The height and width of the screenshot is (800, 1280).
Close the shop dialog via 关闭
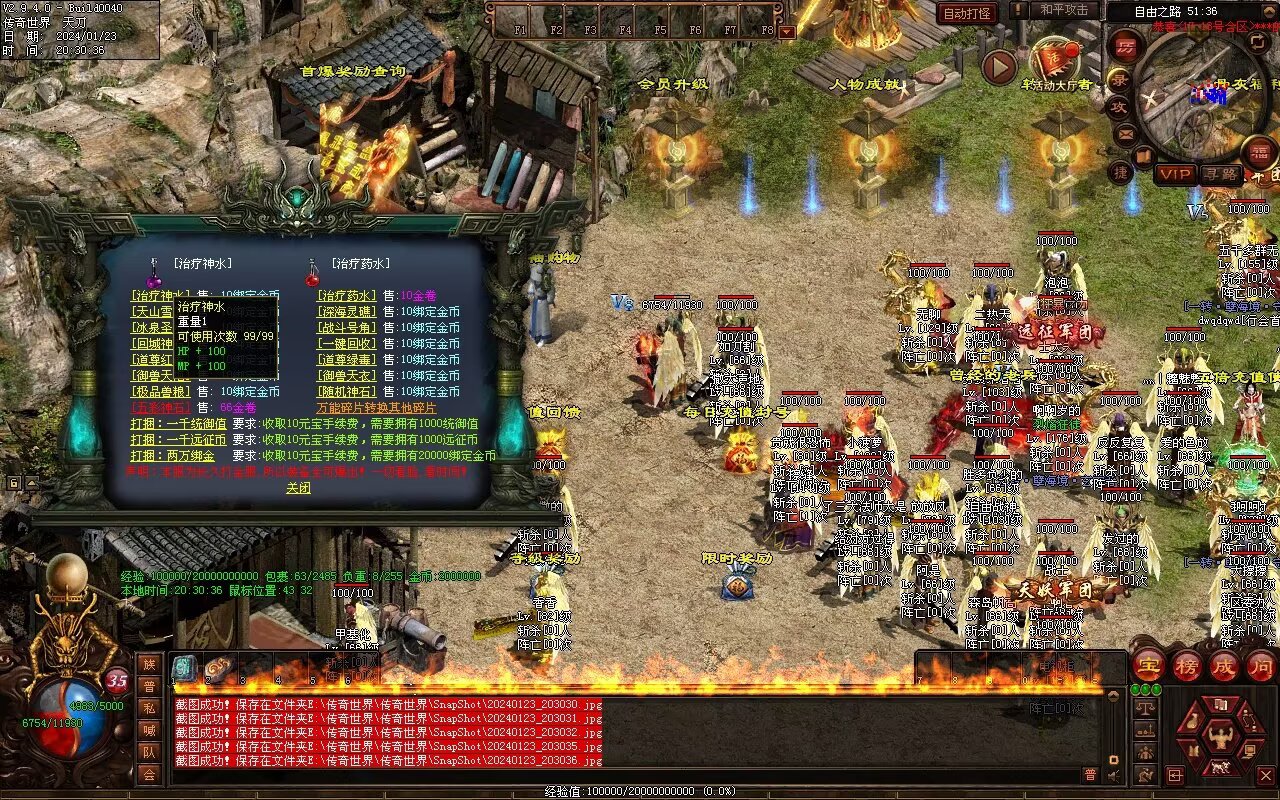click(x=298, y=488)
